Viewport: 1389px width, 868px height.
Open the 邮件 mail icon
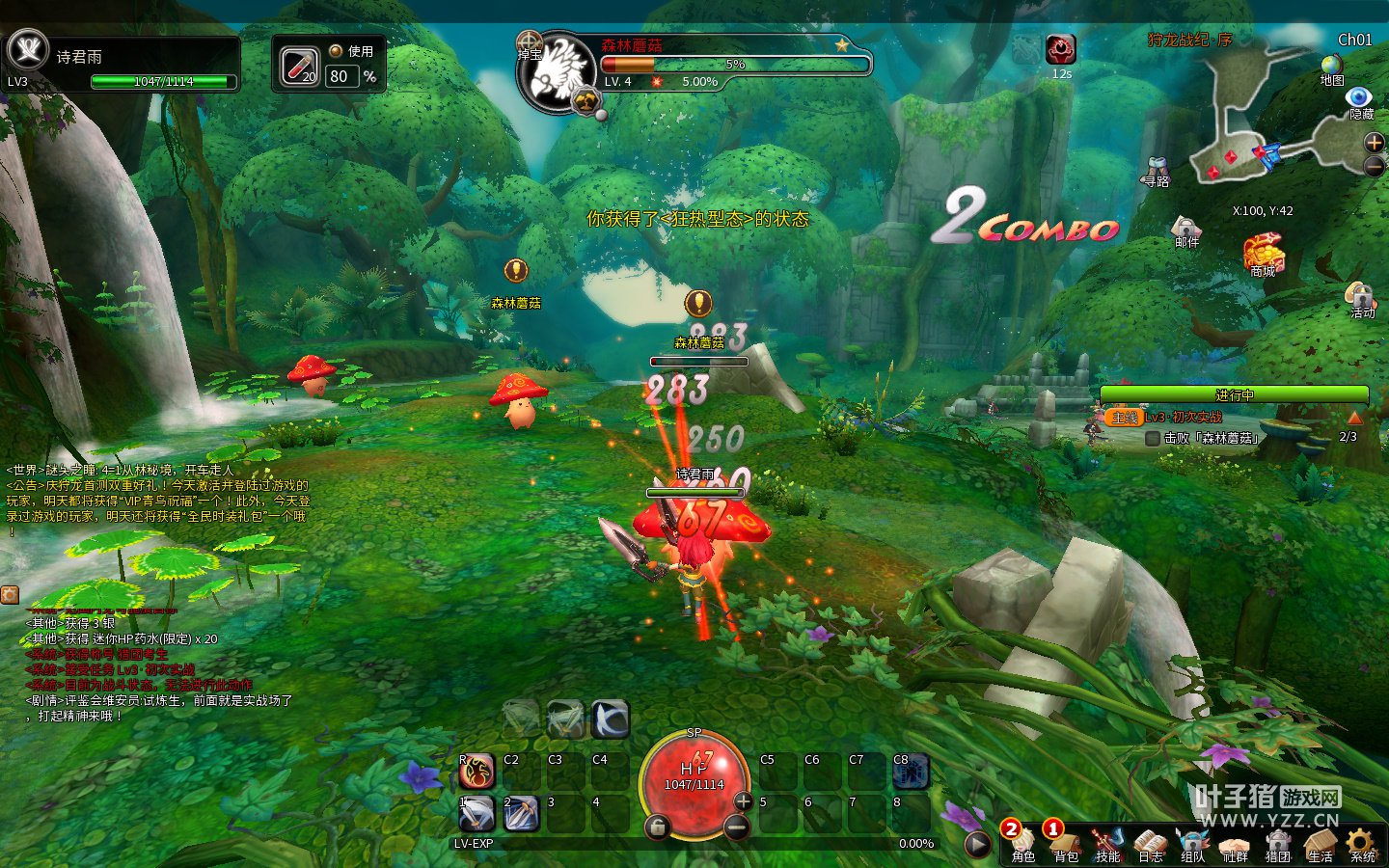[x=1185, y=228]
